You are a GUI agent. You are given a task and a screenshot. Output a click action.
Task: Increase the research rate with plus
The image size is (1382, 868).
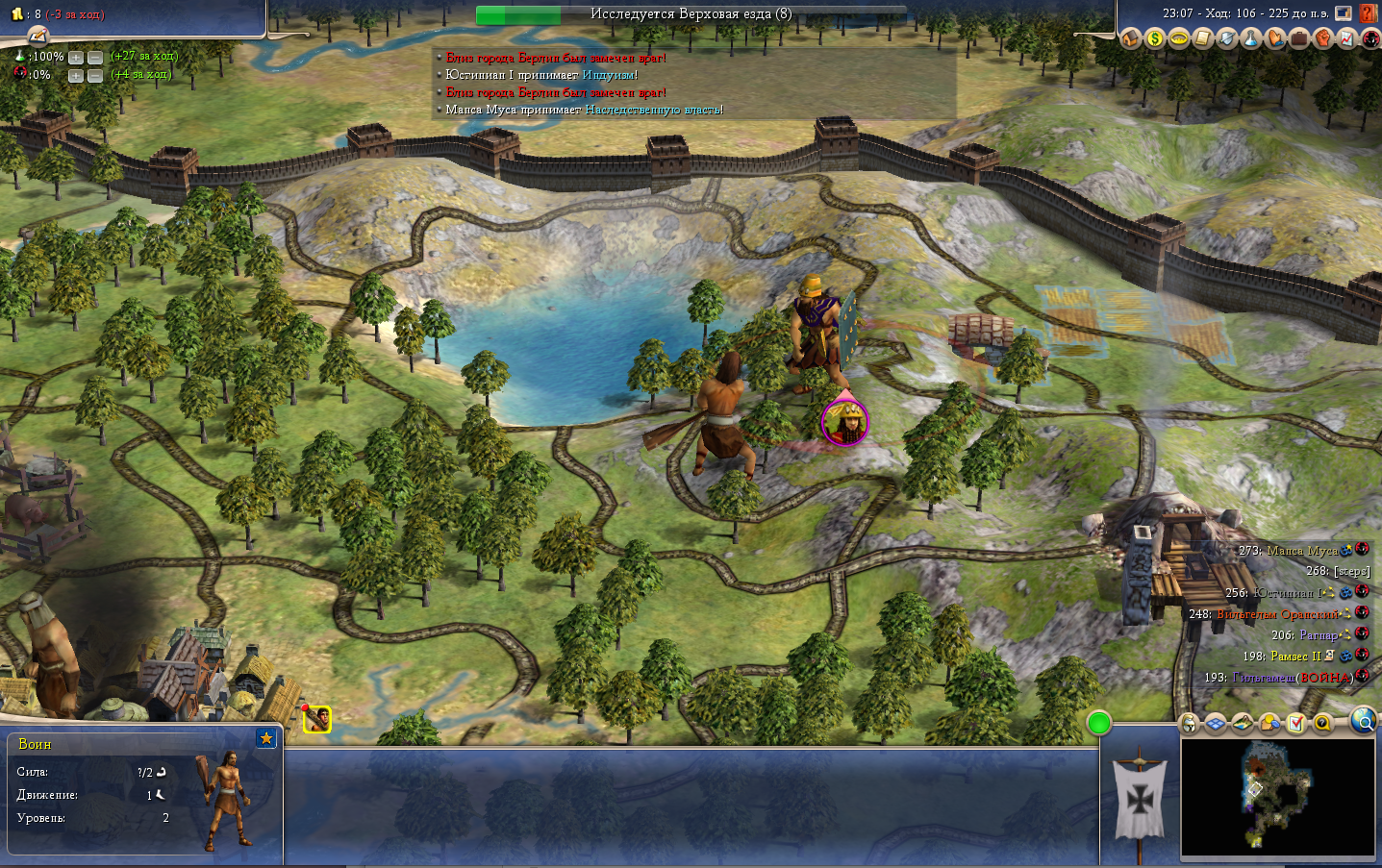tap(76, 58)
